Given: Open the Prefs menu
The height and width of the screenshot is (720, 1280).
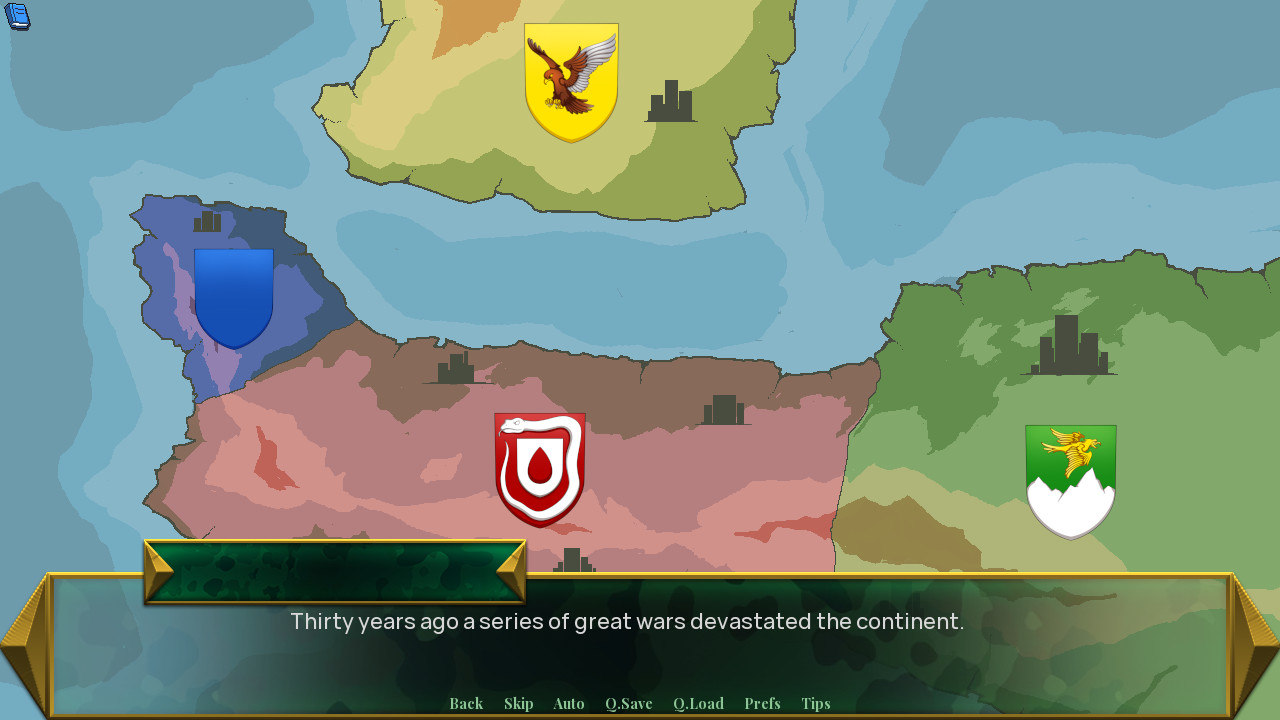Looking at the screenshot, I should pyautogui.click(x=762, y=703).
